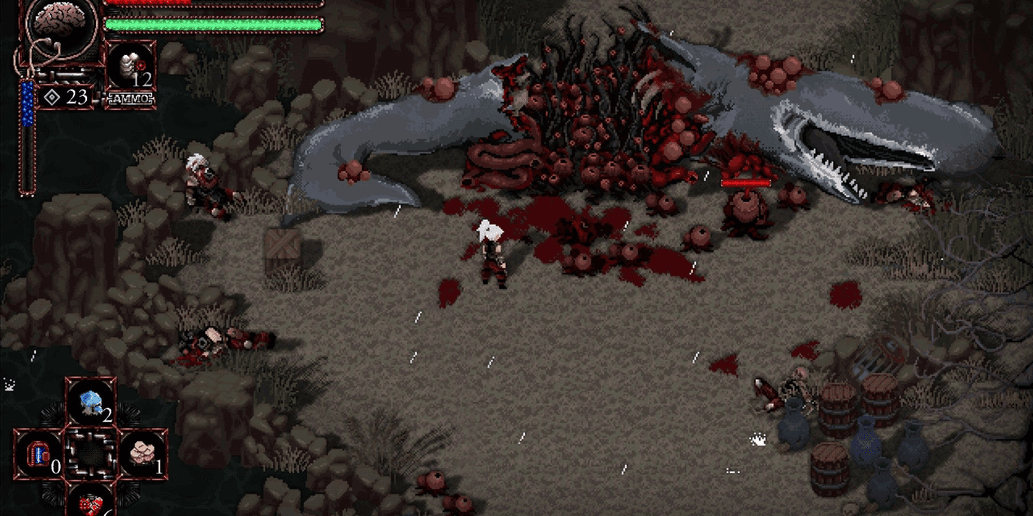Activate the red heart item slot
The height and width of the screenshot is (516, 1033).
point(91,503)
